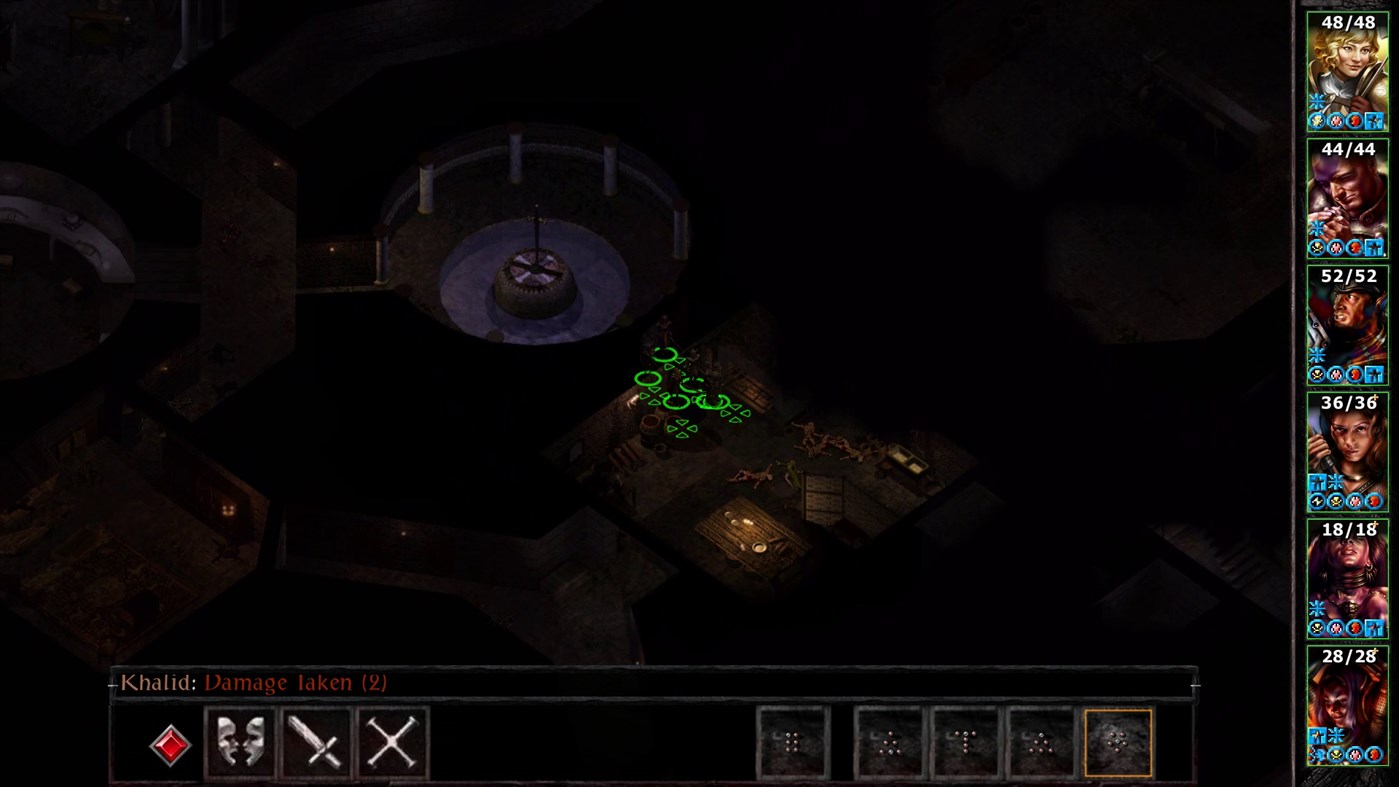Click the skull status icon under the 48/48 portrait
Viewport: 1399px width, 787px height.
[x=1317, y=121]
